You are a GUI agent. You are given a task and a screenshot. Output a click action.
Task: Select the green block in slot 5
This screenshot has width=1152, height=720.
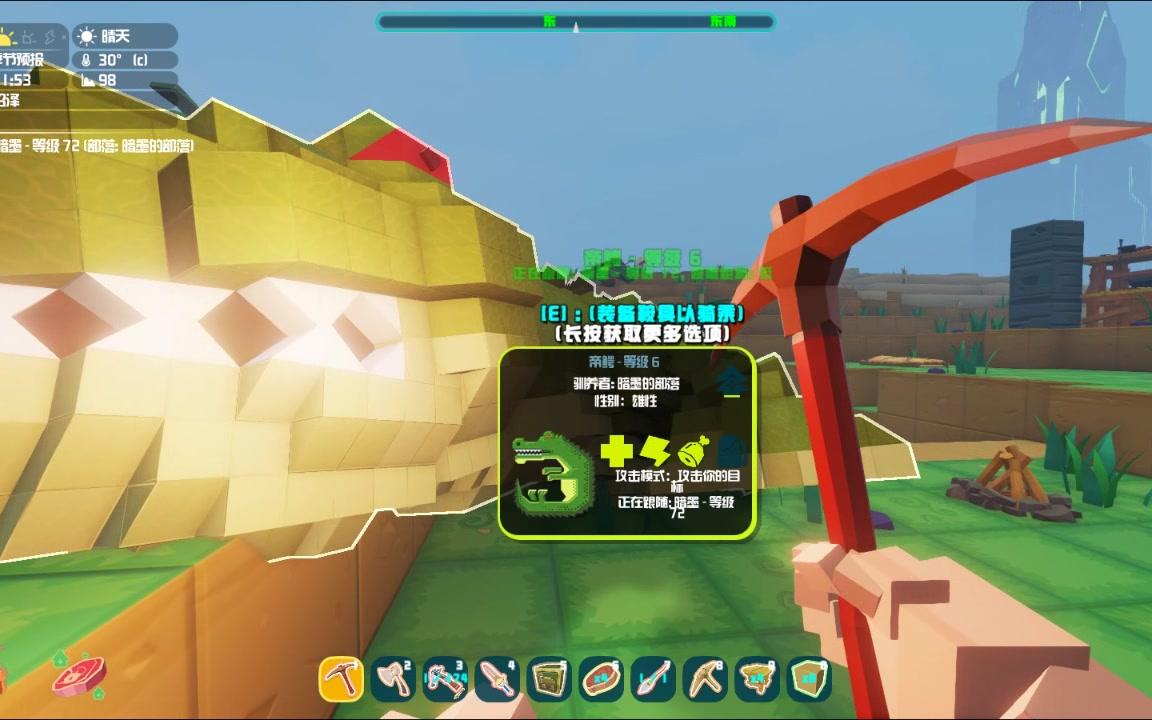point(549,678)
